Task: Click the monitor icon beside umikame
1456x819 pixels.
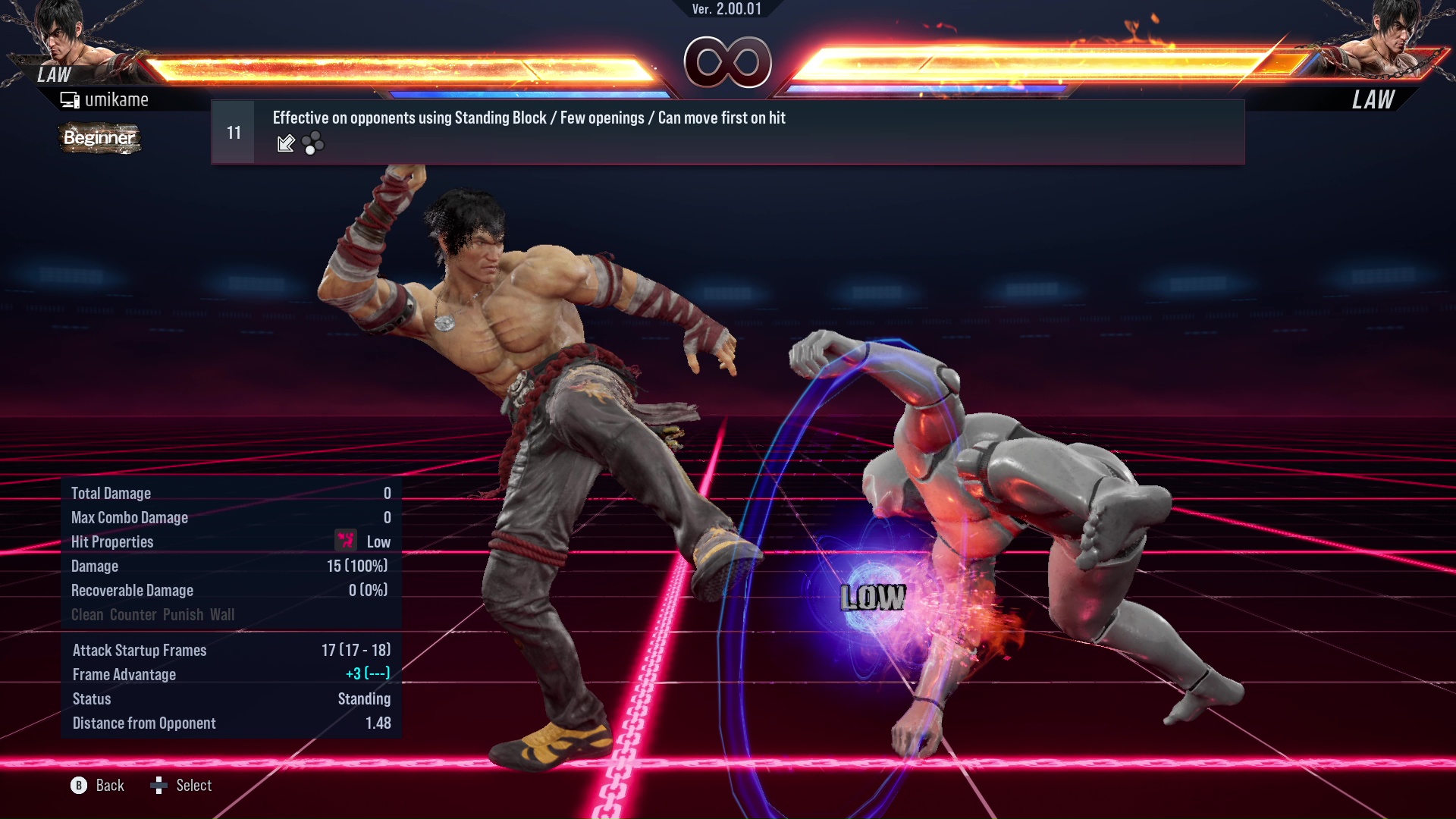Action: pyautogui.click(x=70, y=99)
